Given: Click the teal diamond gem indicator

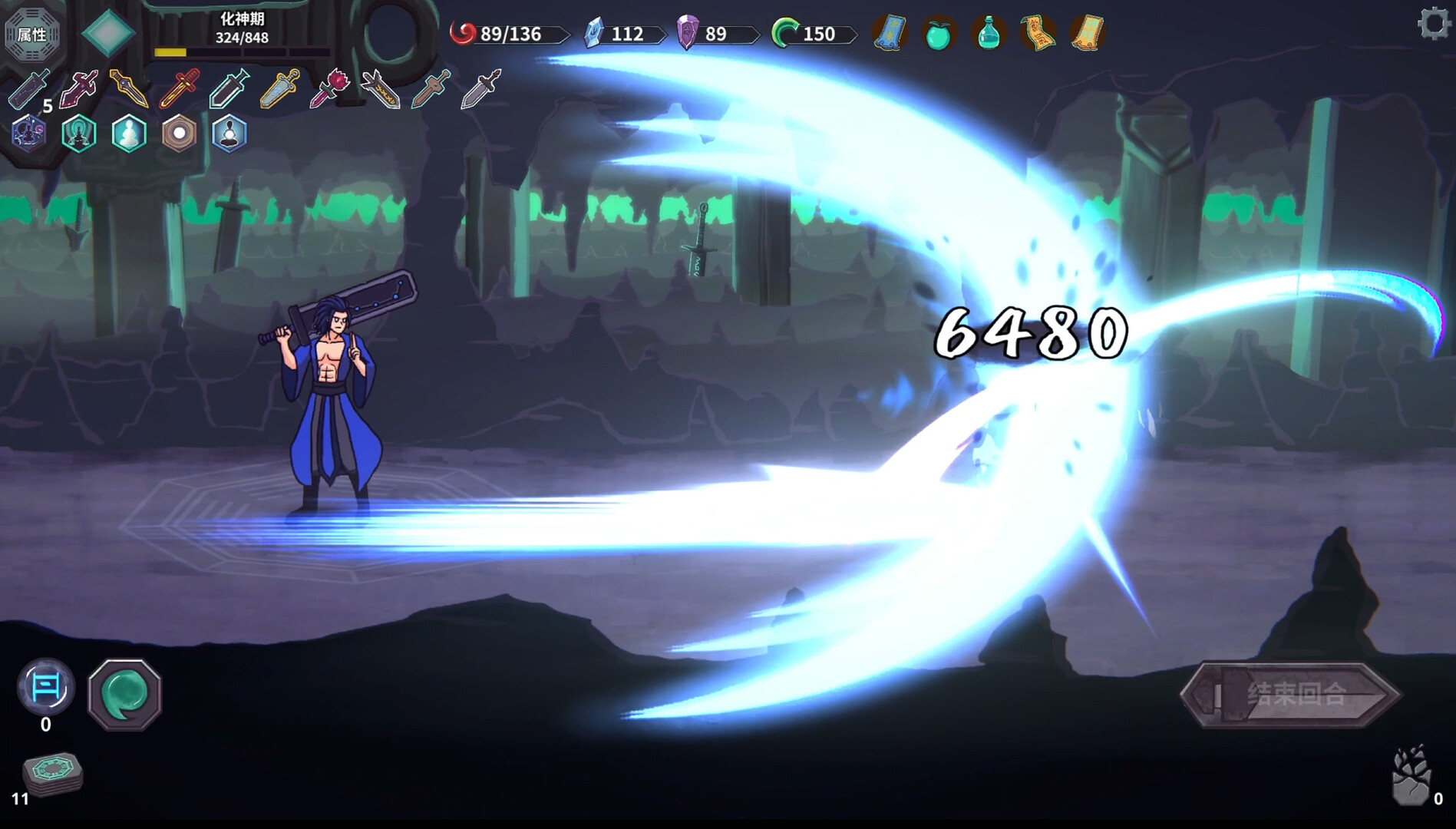Looking at the screenshot, I should (110, 31).
